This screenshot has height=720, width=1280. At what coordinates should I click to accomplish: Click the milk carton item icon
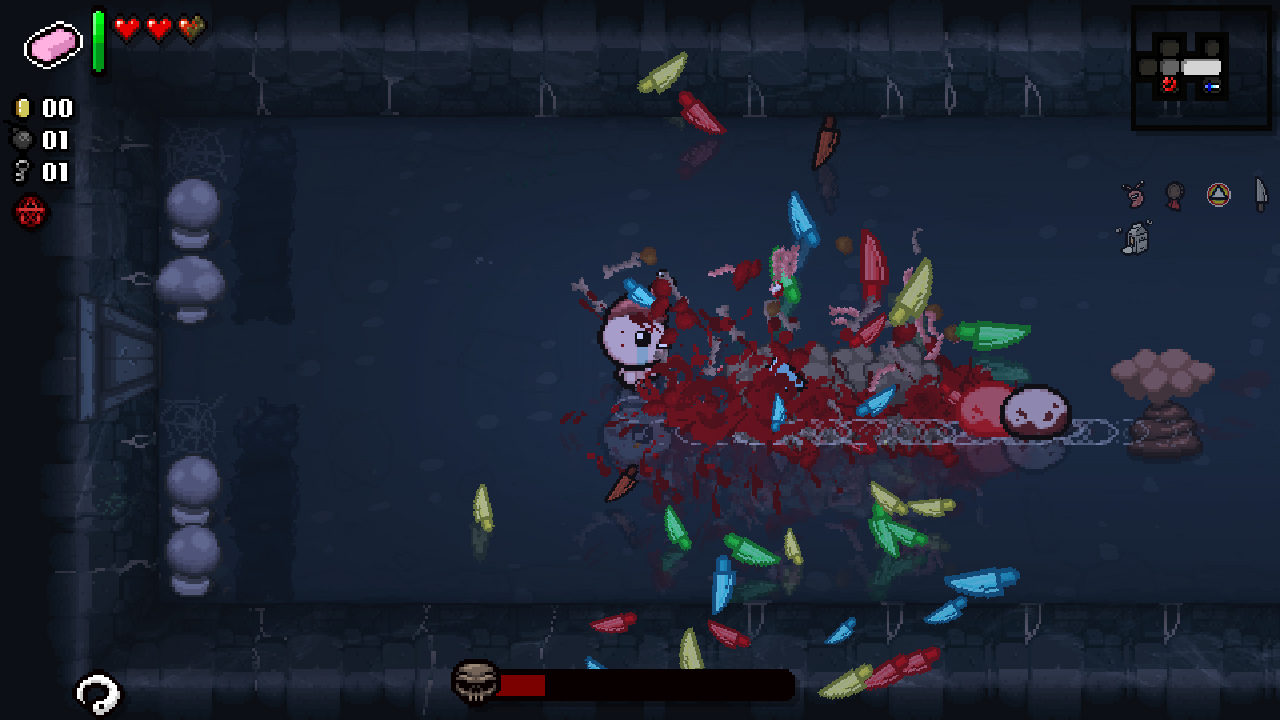click(1136, 237)
